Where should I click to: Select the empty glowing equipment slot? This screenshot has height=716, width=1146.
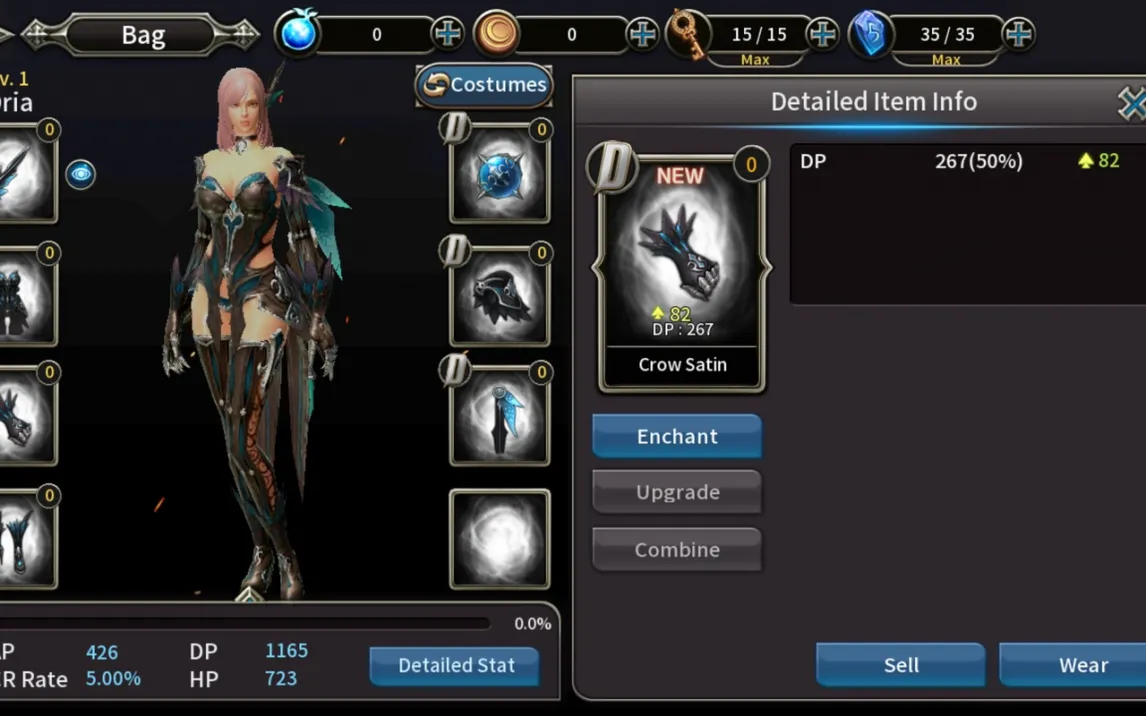(x=499, y=539)
